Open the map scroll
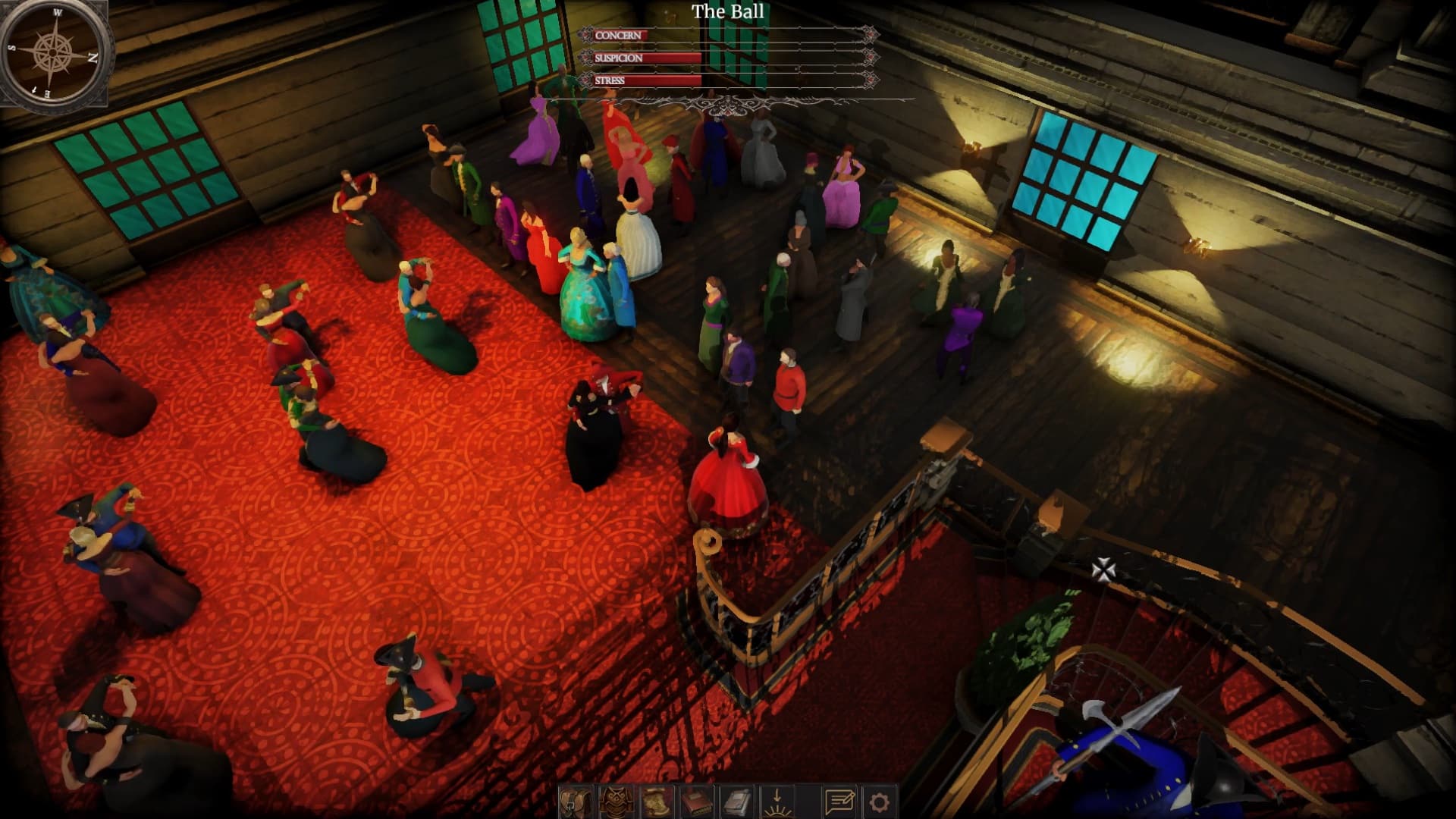Screen dimensions: 1456x819 pyautogui.click(x=656, y=802)
